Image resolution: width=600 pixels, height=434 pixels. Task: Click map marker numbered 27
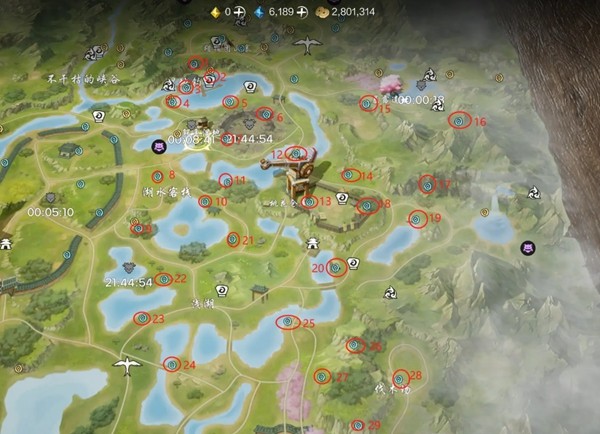(x=322, y=376)
